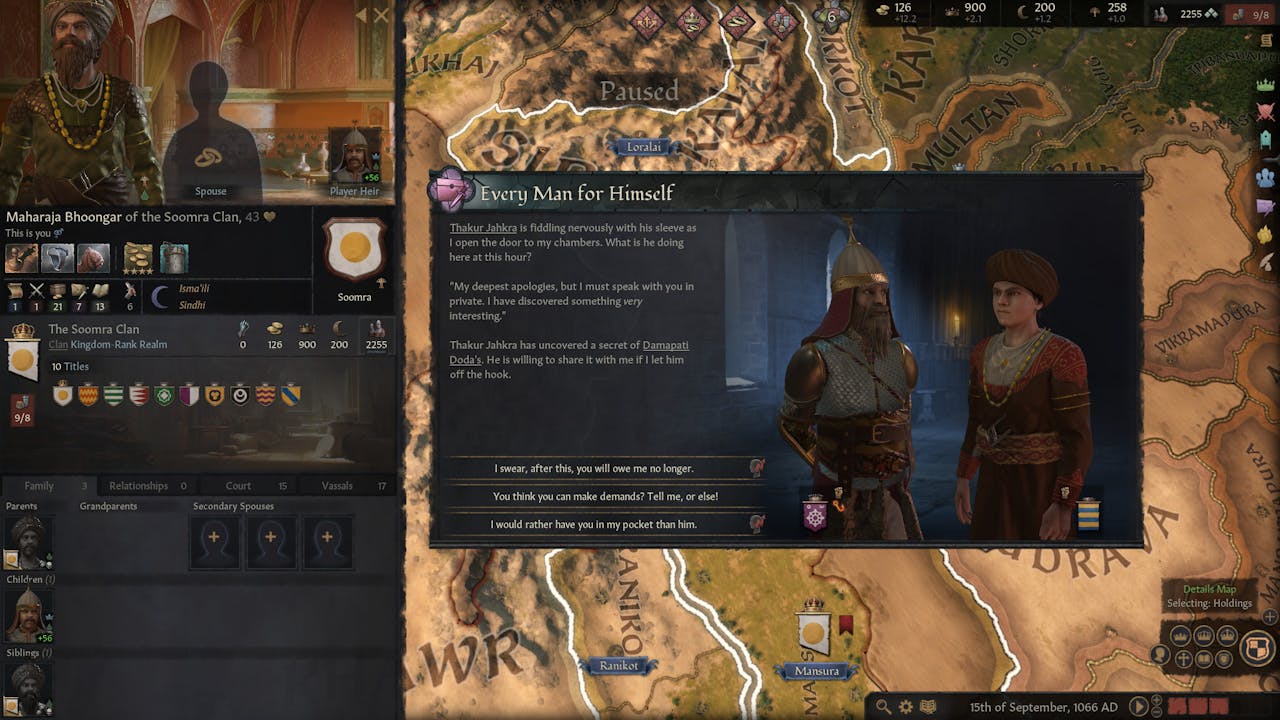1280x720 pixels.
Task: Click the military strength soldier icon showing 2255
Action: pyautogui.click(x=1160, y=13)
